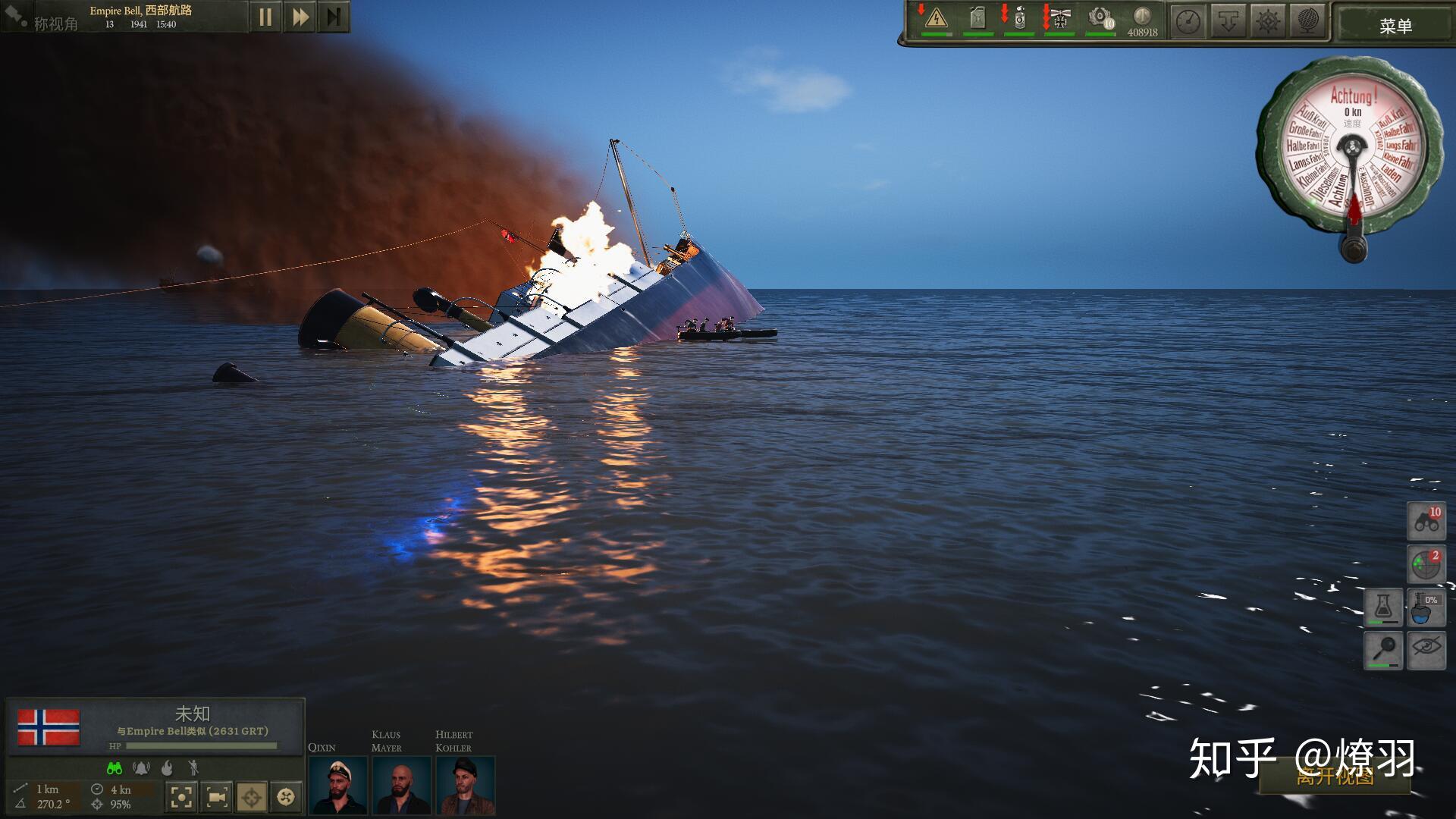The image size is (1456, 819).
Task: Open the magnifying glass search button
Action: (1383, 650)
